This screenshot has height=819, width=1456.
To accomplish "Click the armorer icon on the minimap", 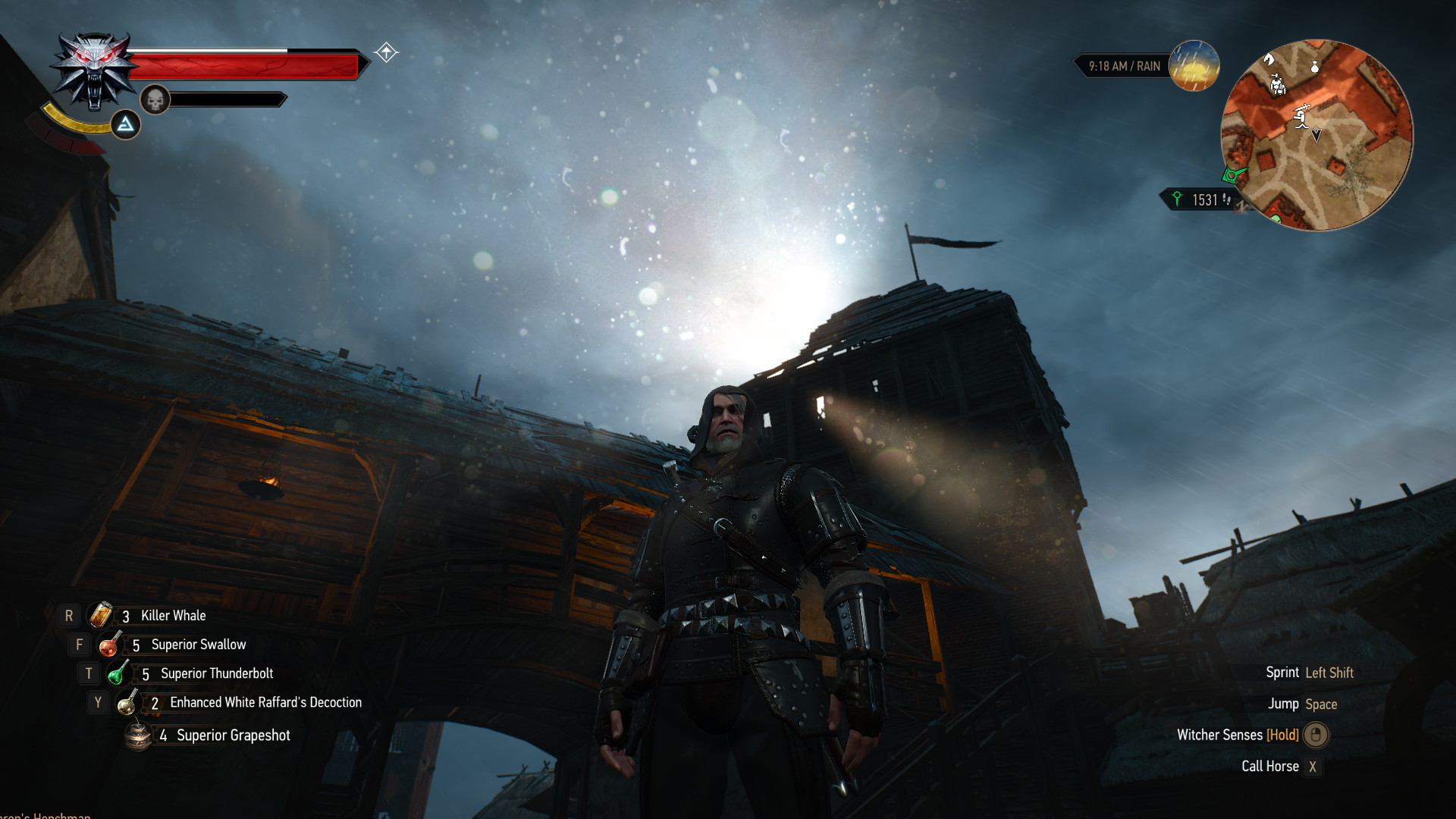I will [1278, 86].
